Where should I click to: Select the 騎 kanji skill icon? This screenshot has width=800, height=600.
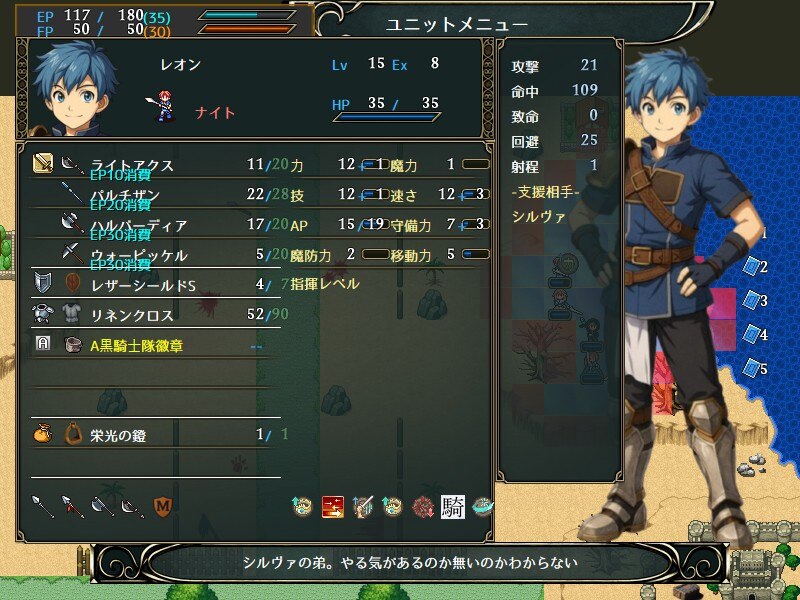click(452, 506)
